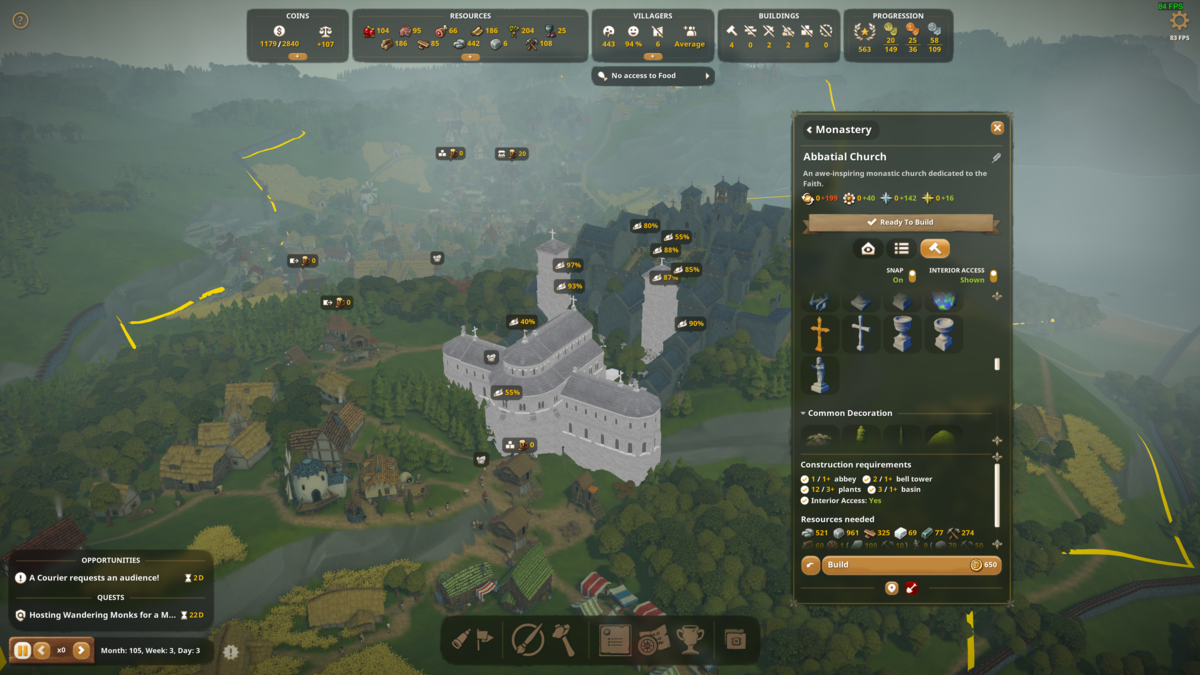Open the help question mark
Image resolution: width=1200 pixels, height=675 pixels.
pyautogui.click(x=20, y=20)
